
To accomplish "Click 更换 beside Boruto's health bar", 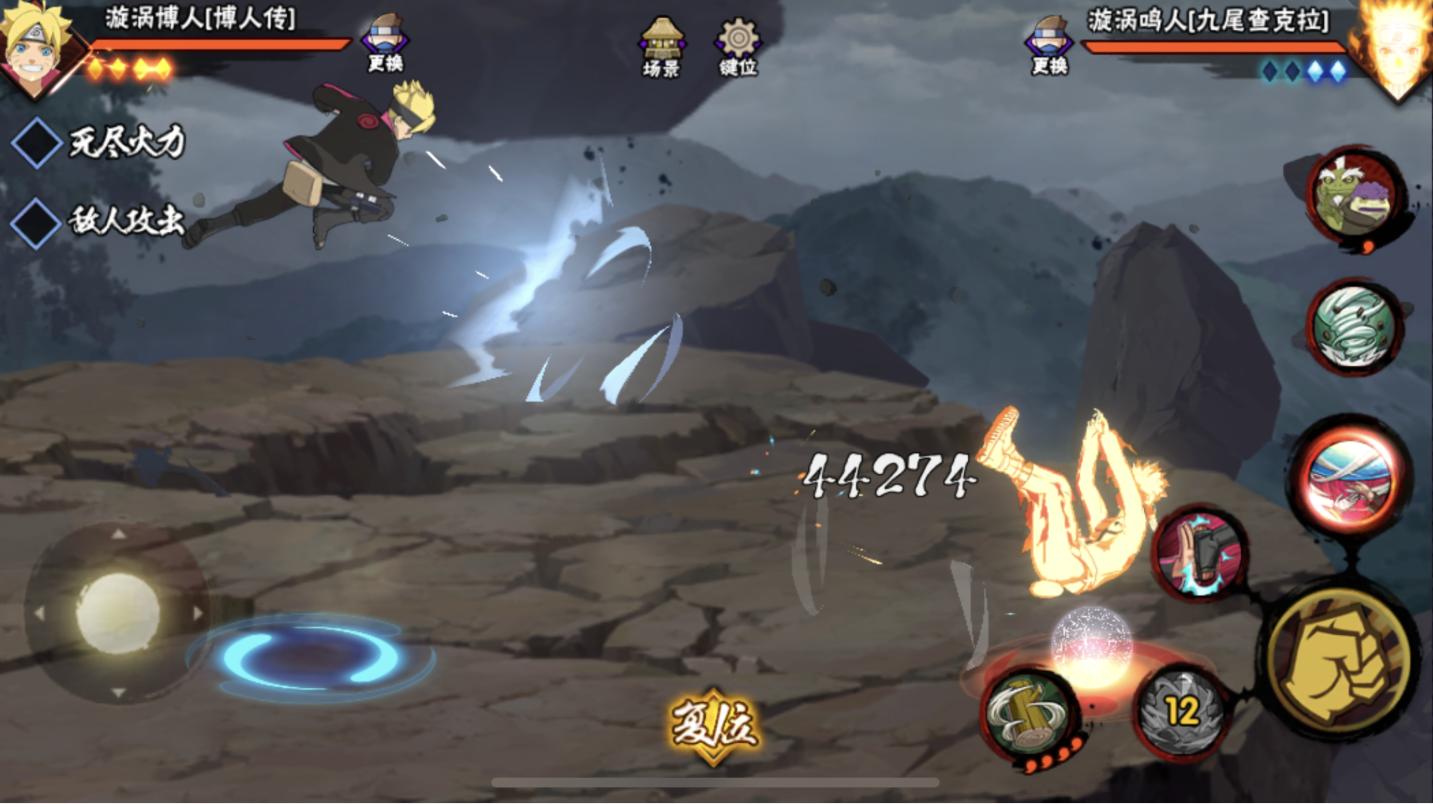I will [385, 43].
